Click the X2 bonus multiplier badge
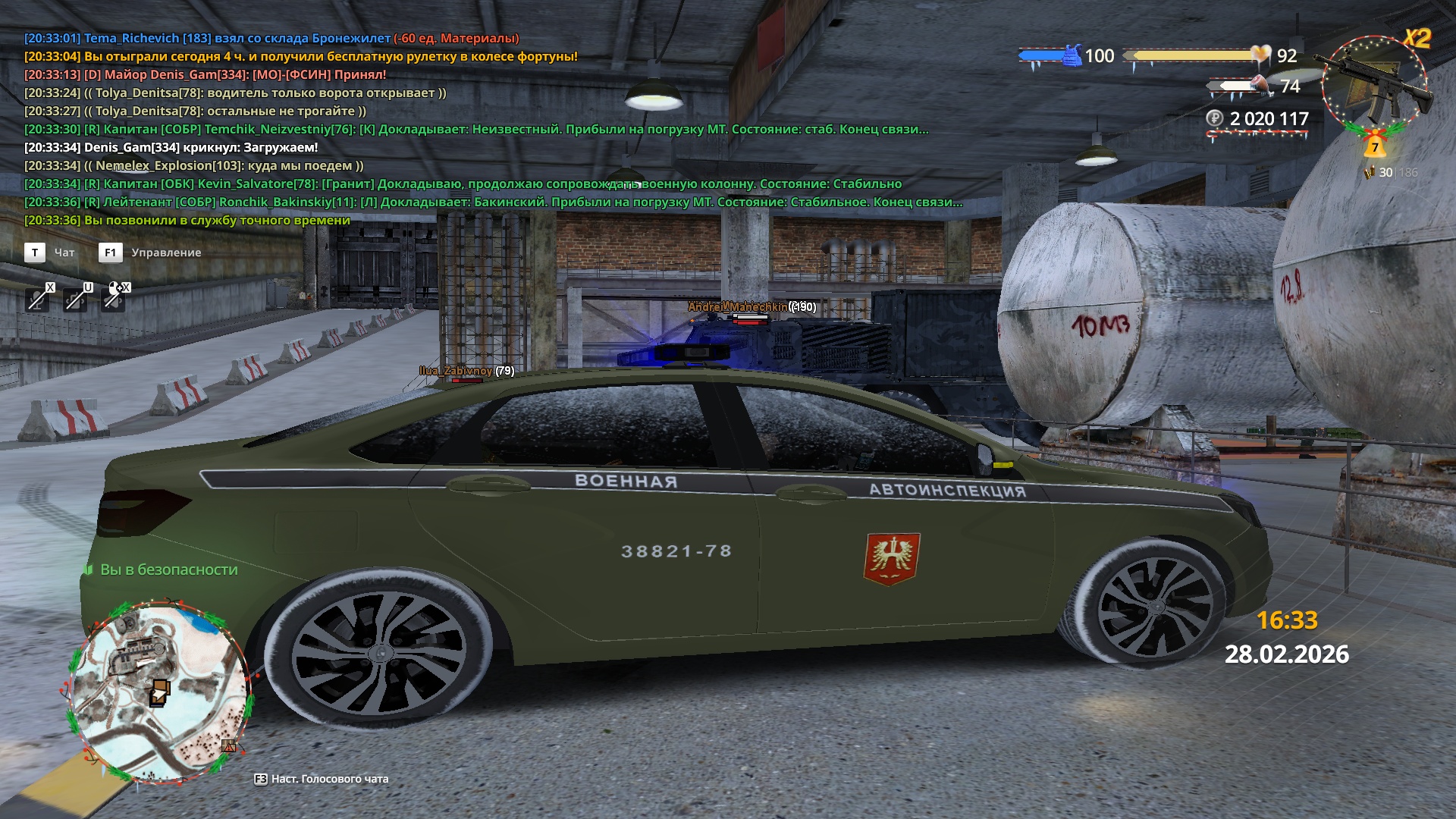 pos(1417,38)
